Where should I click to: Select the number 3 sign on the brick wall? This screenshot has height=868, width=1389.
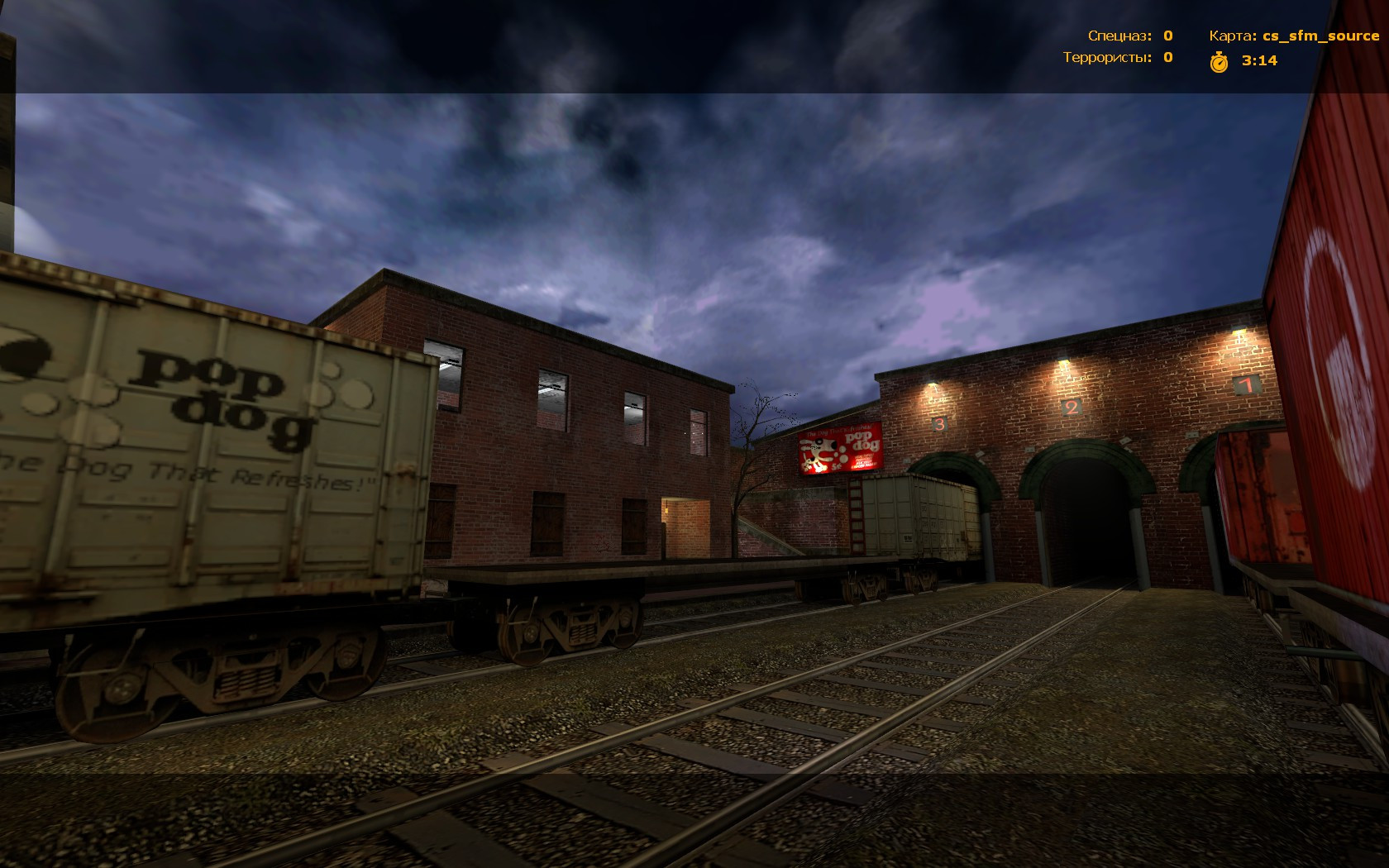938,423
